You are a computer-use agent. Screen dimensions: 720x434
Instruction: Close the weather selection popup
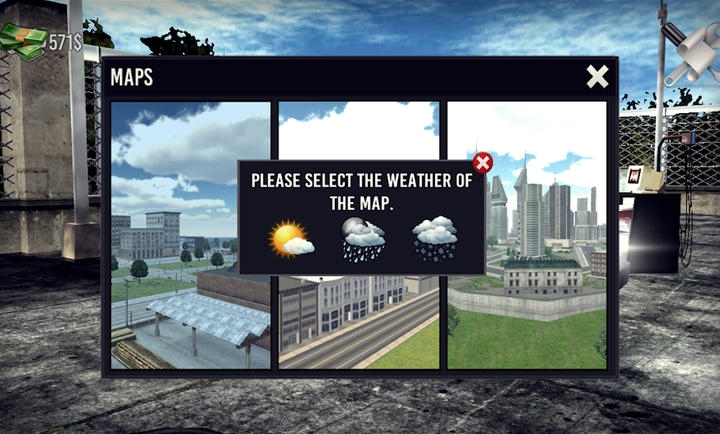point(483,163)
